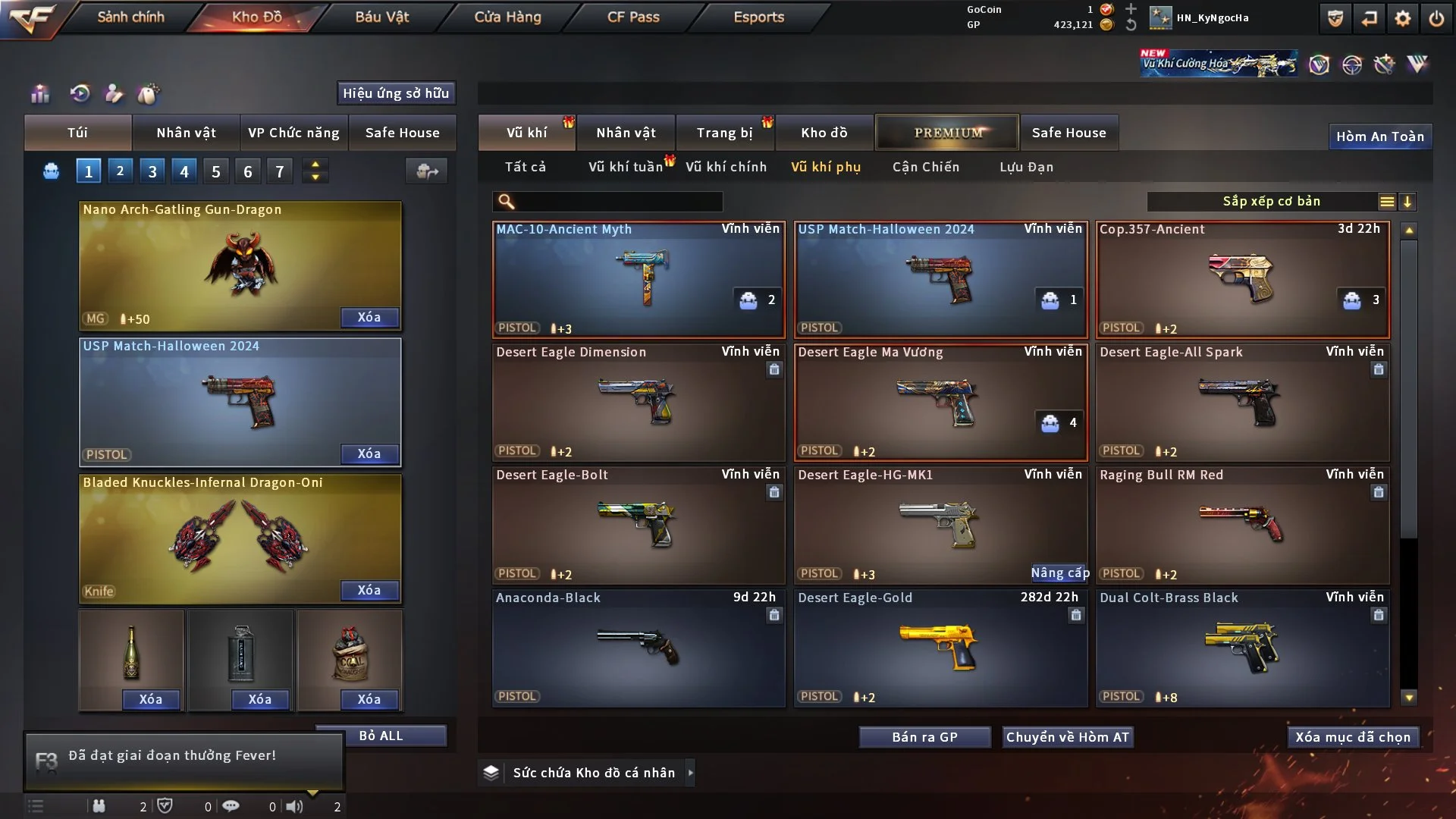Click Nâng cấp on Desert Eagle-HG-MK1

1059,573
